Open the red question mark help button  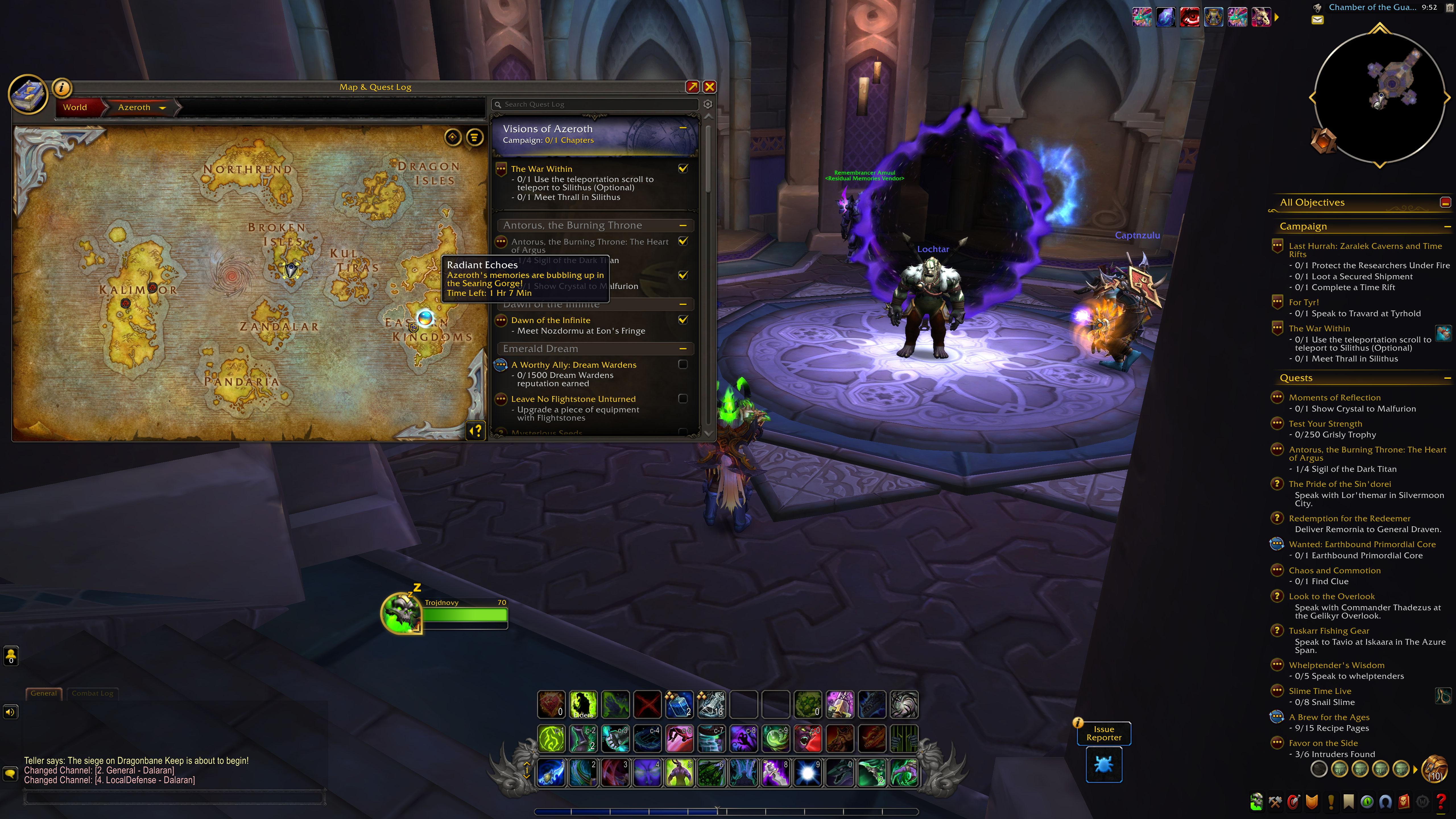[x=1441, y=801]
